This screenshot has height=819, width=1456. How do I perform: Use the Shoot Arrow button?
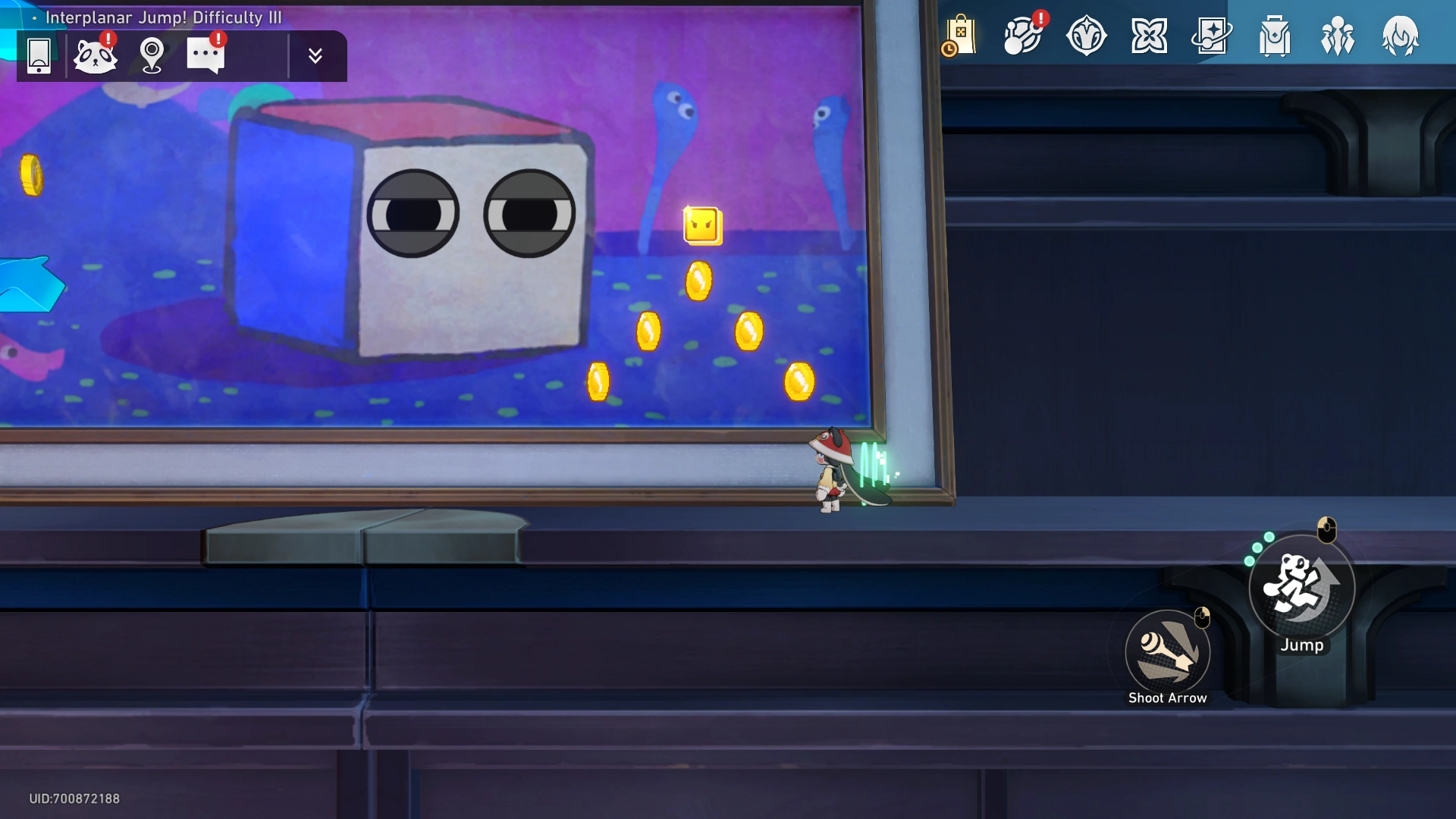tap(1167, 652)
